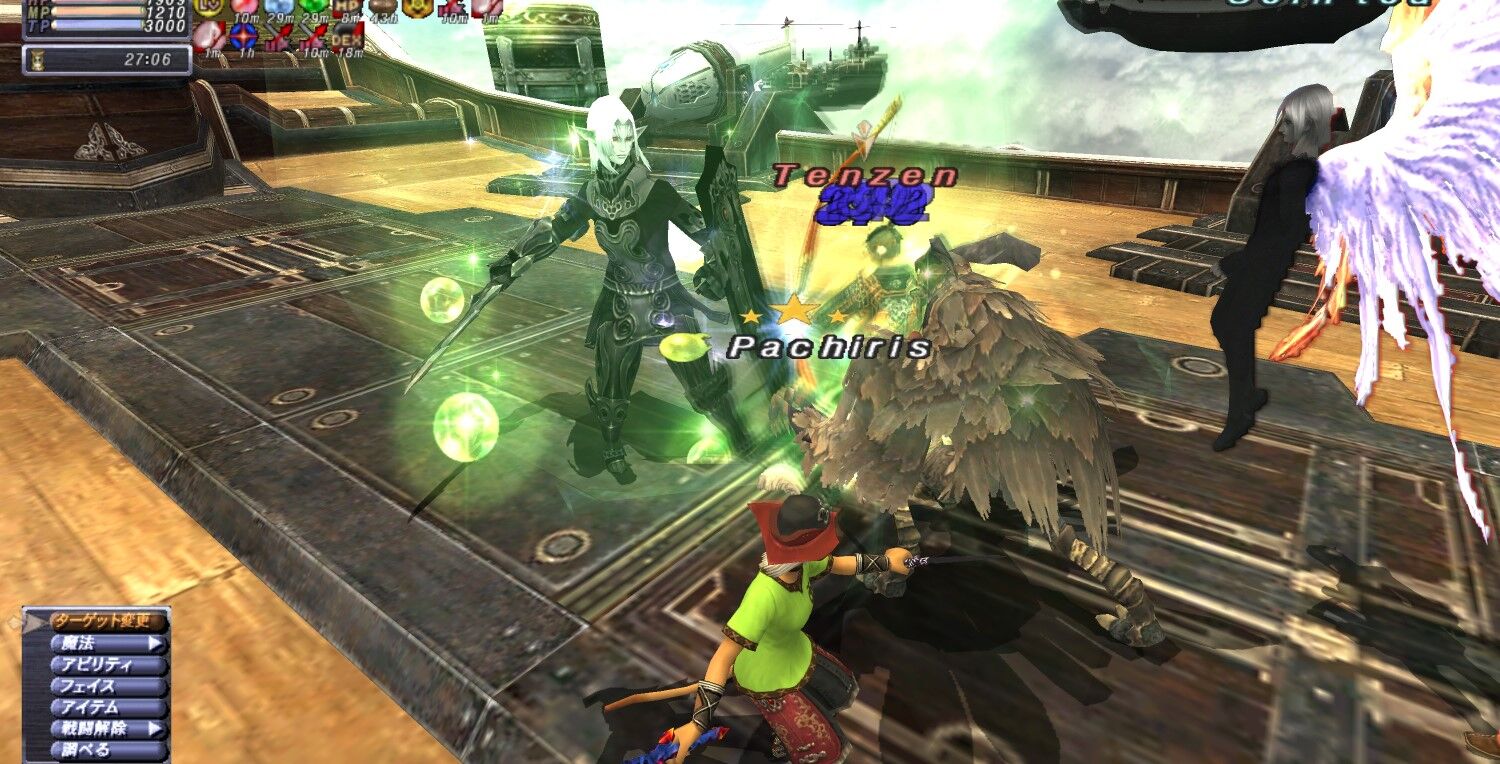Click the HP Boost status icon
The width and height of the screenshot is (1500, 764).
pos(347,8)
